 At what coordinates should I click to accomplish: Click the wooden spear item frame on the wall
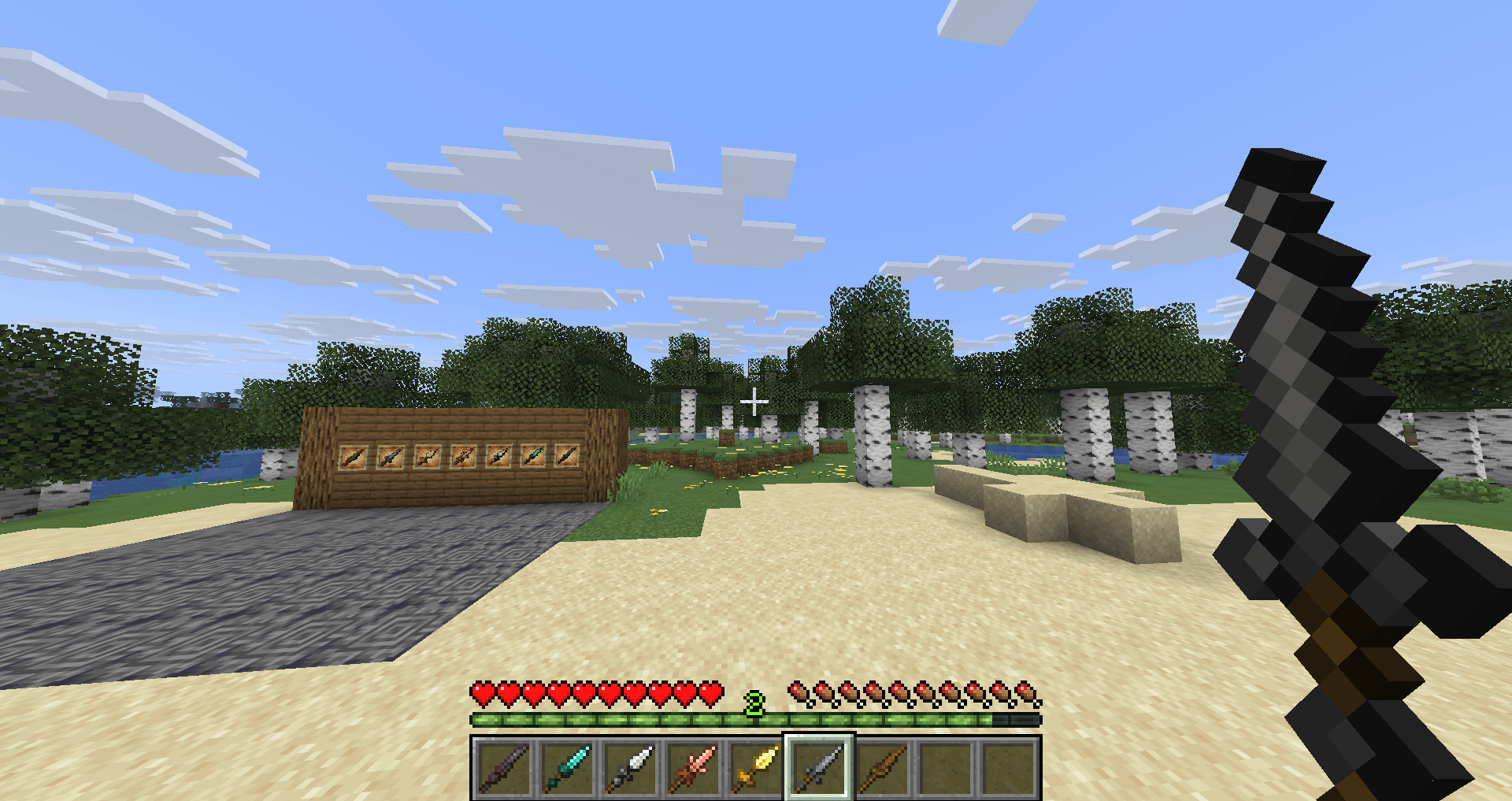click(x=353, y=457)
